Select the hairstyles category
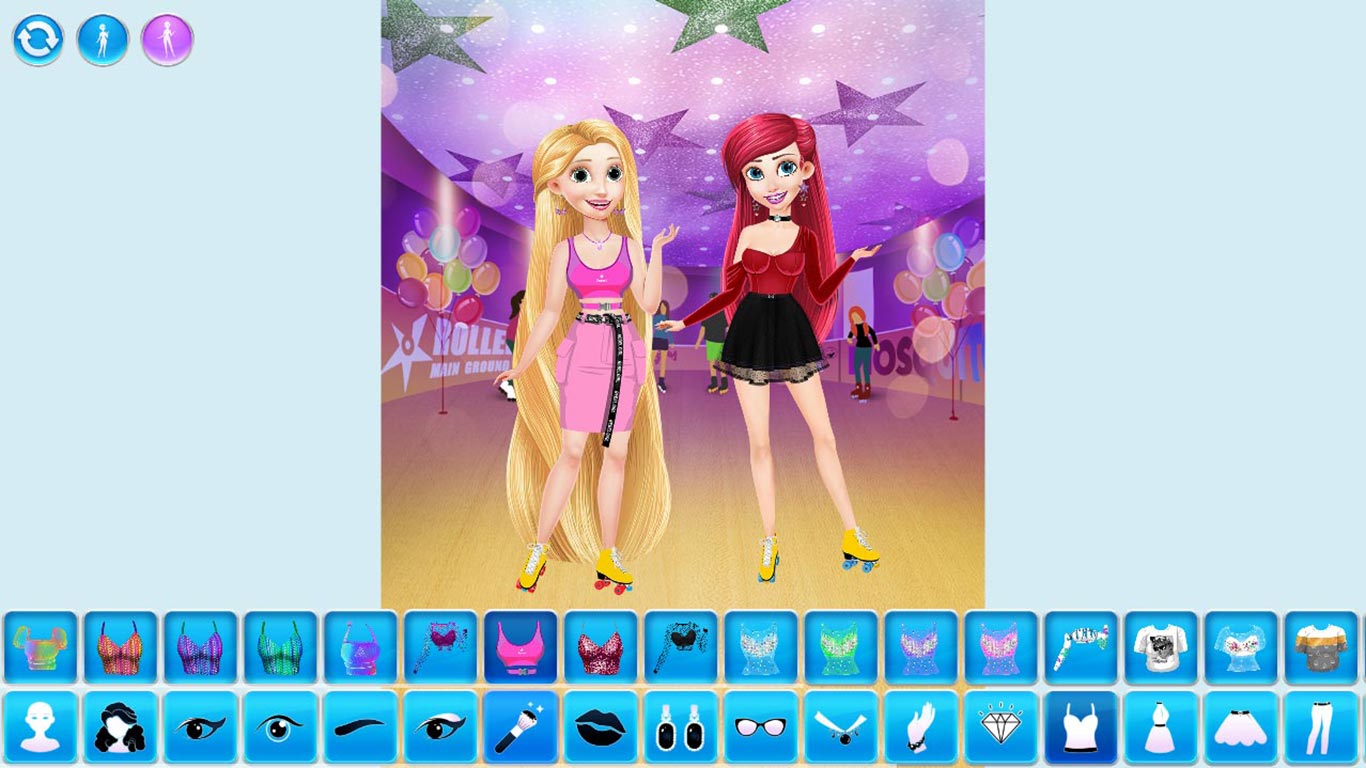 [x=120, y=730]
